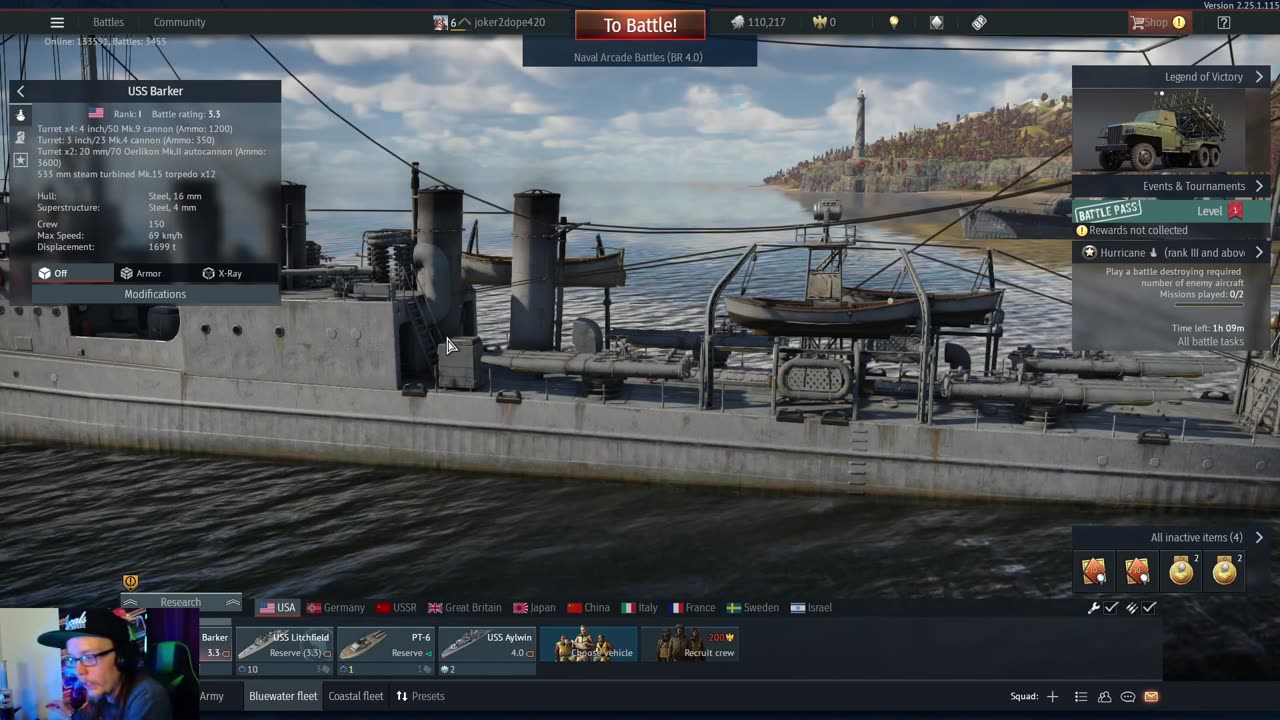Open Events & Tournaments
The height and width of the screenshot is (720, 1280).
pos(1194,186)
